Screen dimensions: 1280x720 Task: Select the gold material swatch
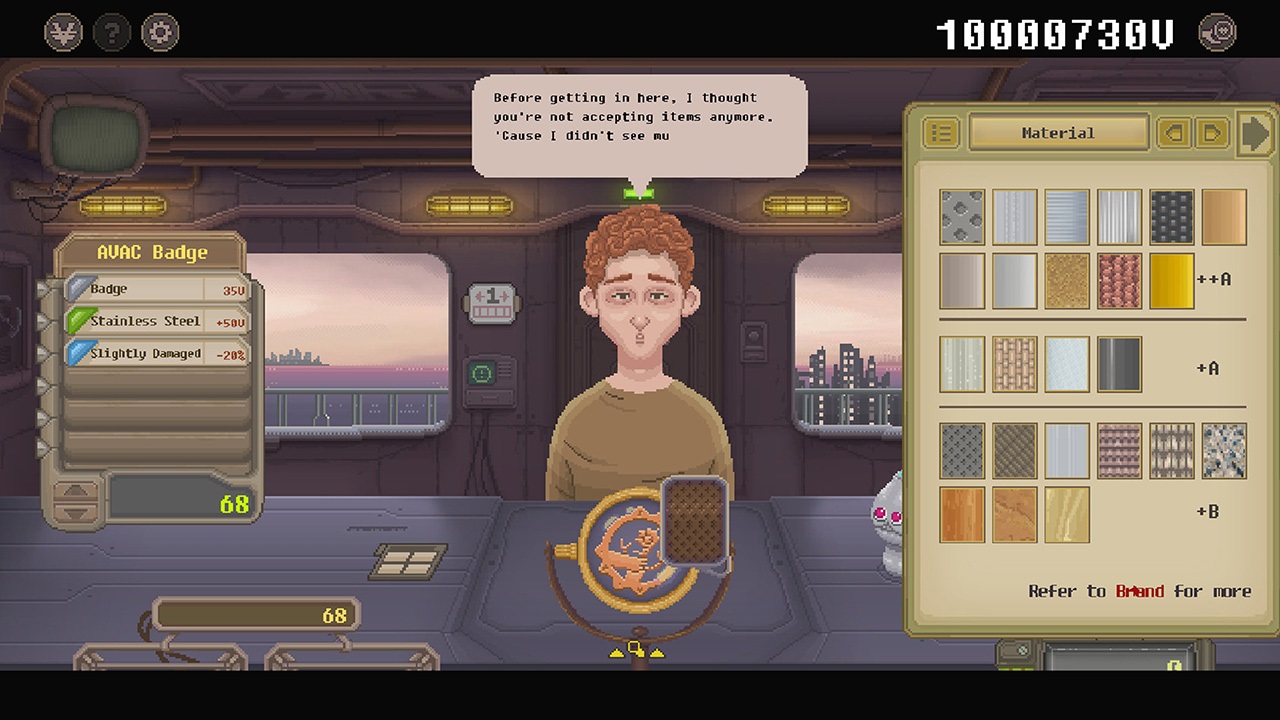[x=1171, y=280]
